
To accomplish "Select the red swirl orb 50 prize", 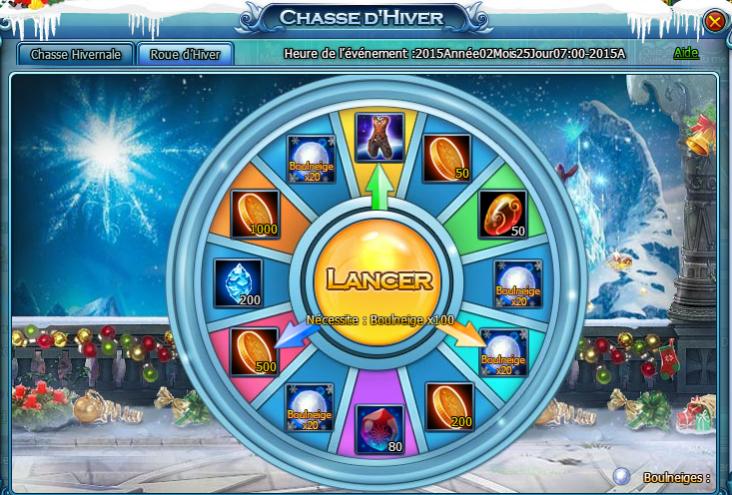I will (x=503, y=215).
